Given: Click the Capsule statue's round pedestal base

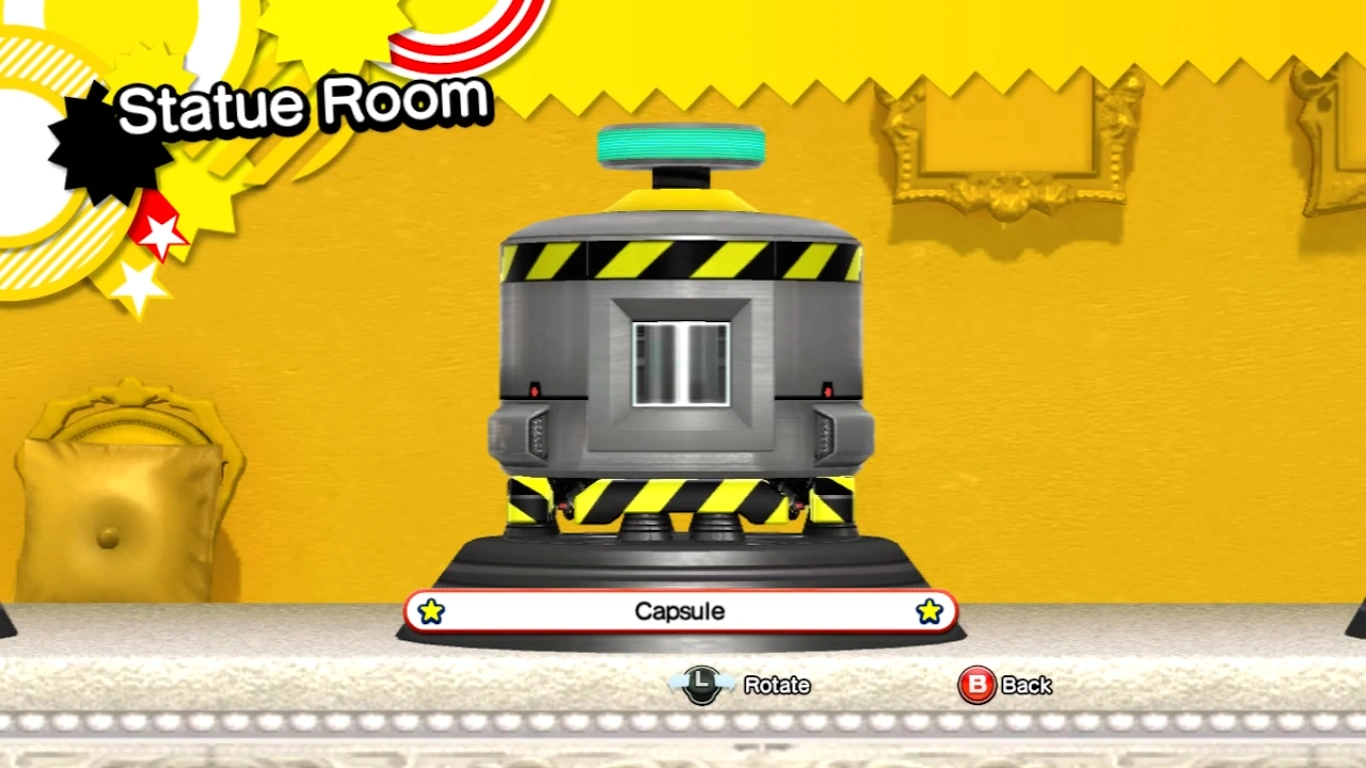Looking at the screenshot, I should coord(680,555).
